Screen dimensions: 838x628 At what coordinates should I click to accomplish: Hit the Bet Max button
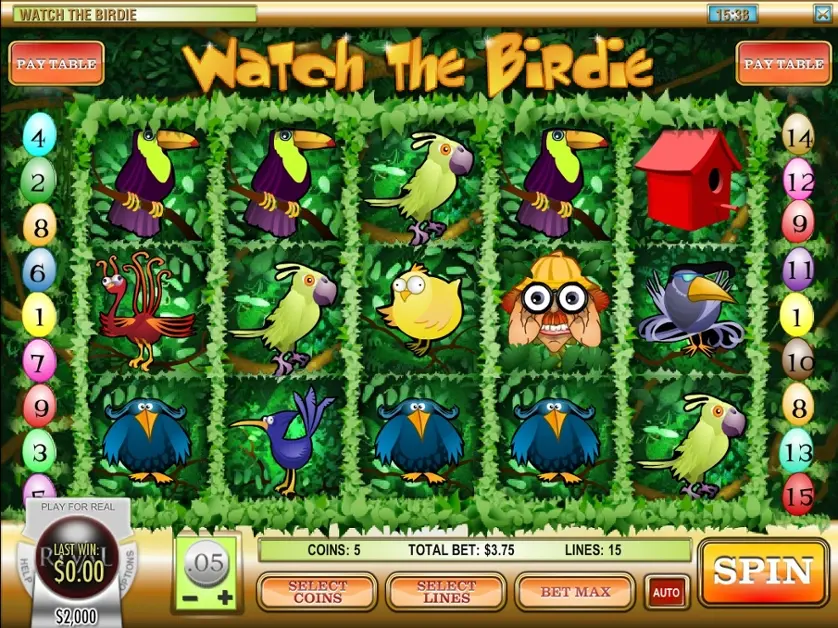[x=575, y=592]
